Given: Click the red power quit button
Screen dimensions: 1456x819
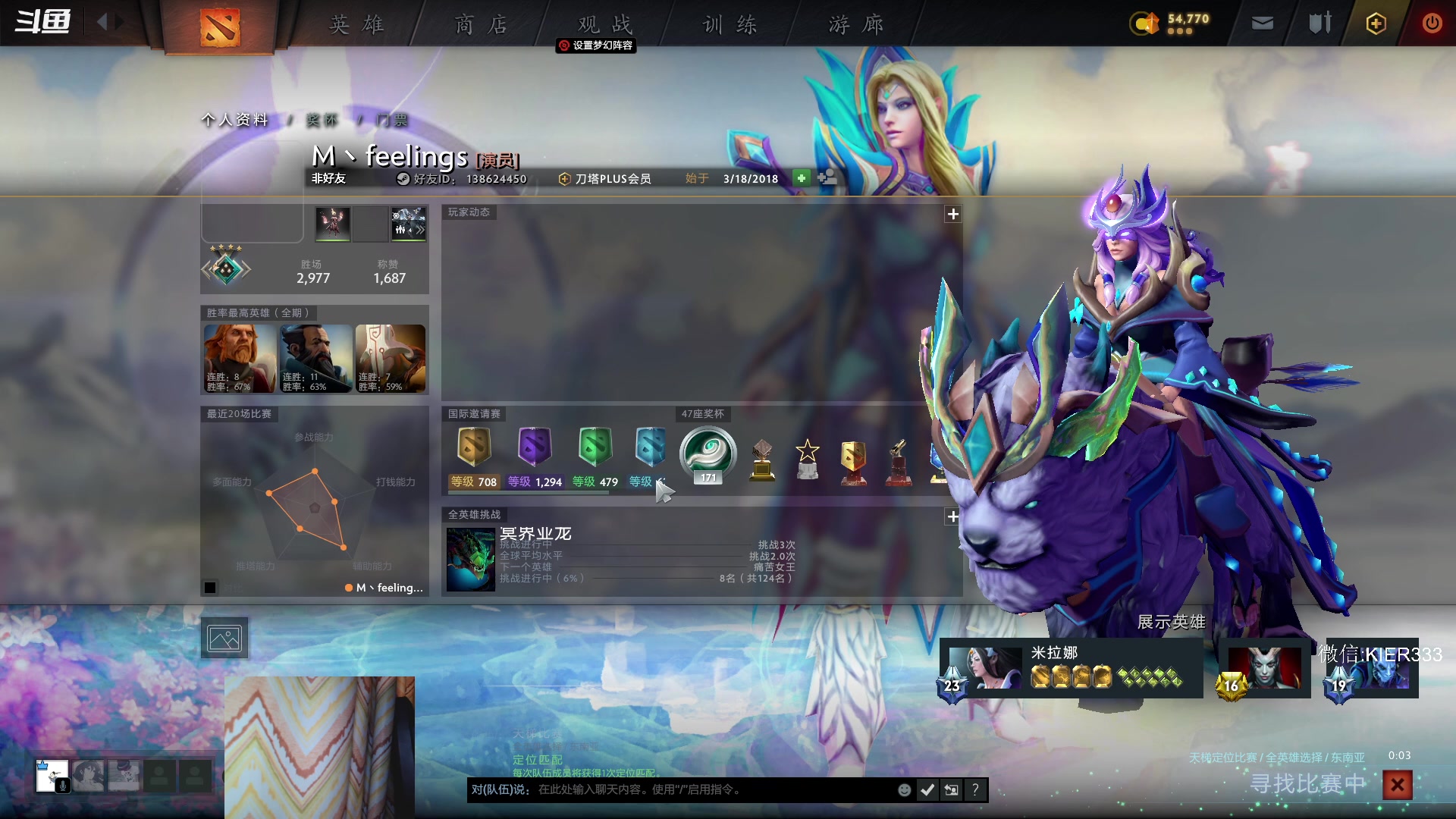Looking at the screenshot, I should coord(1432,24).
